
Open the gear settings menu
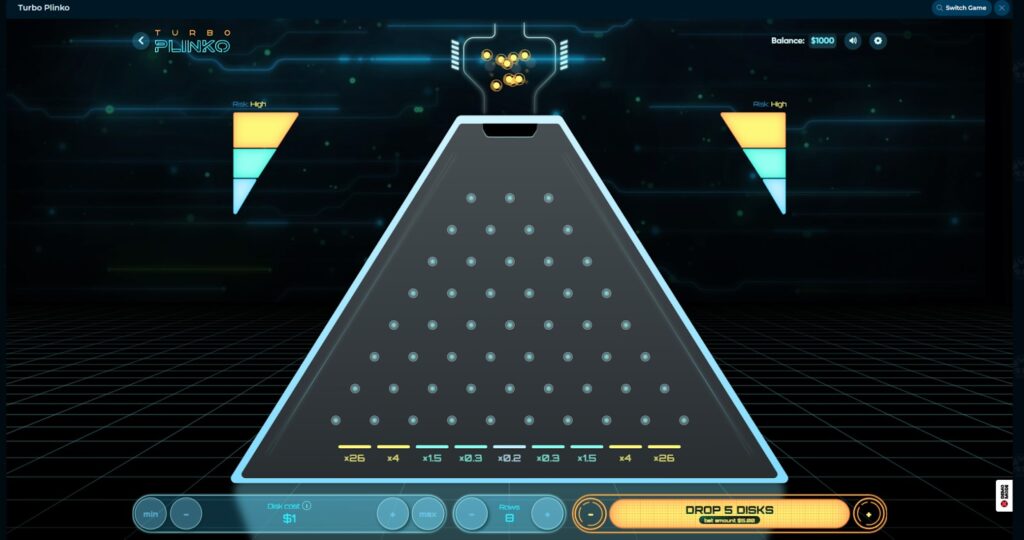878,41
